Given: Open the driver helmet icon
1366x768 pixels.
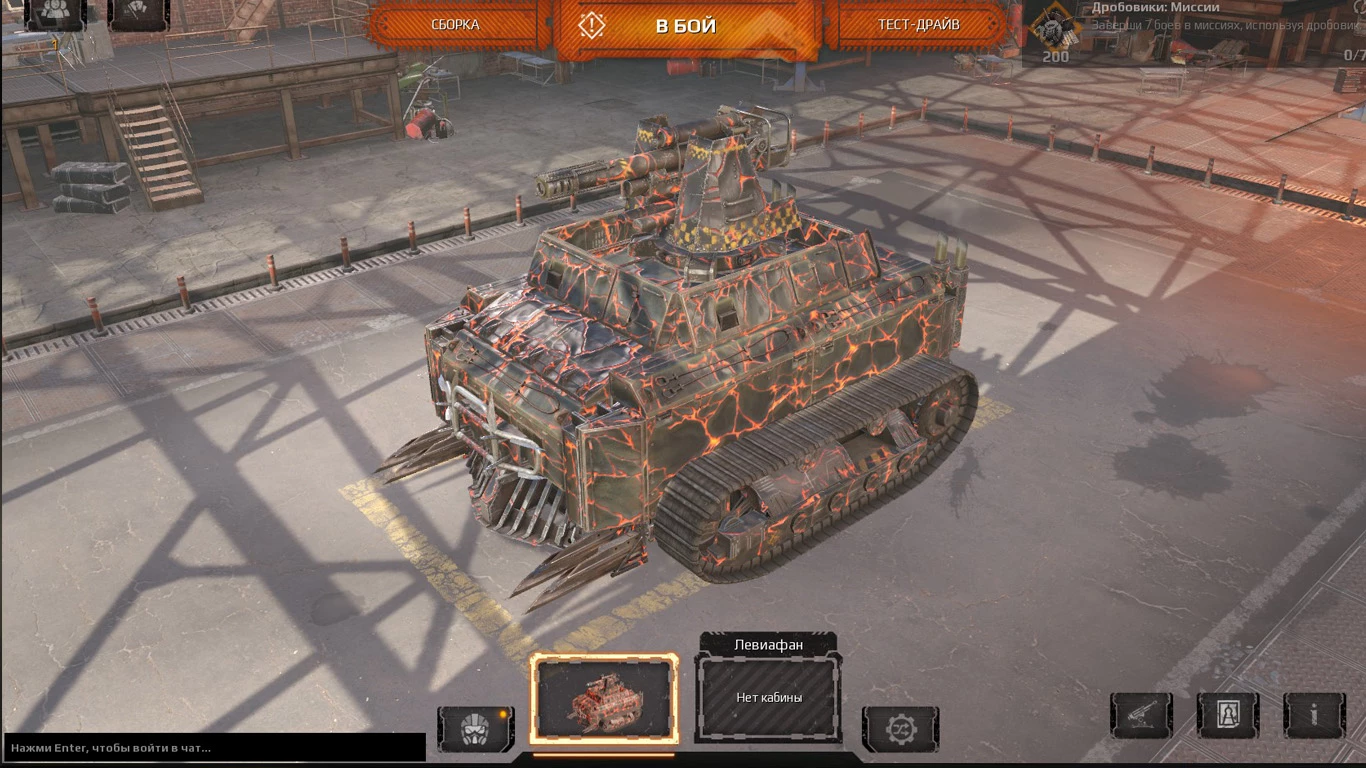Looking at the screenshot, I should point(475,729).
